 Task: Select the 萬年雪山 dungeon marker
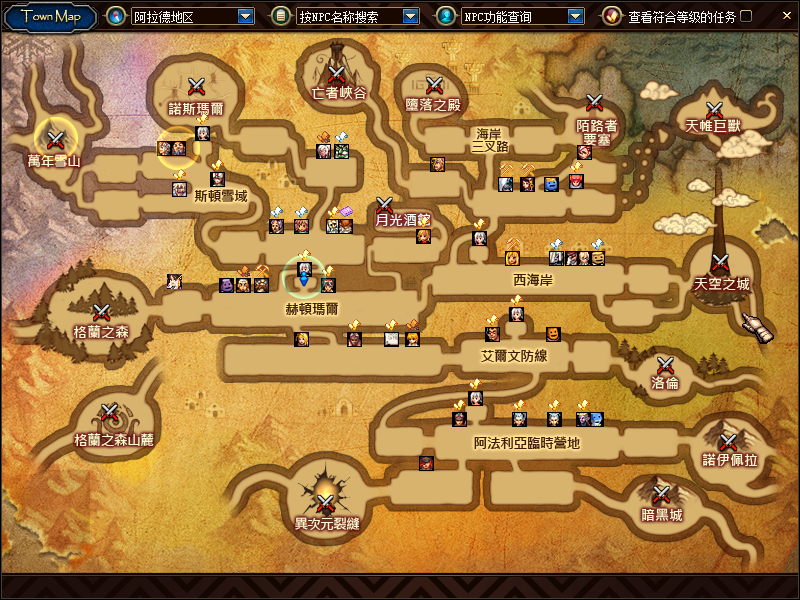(55, 140)
